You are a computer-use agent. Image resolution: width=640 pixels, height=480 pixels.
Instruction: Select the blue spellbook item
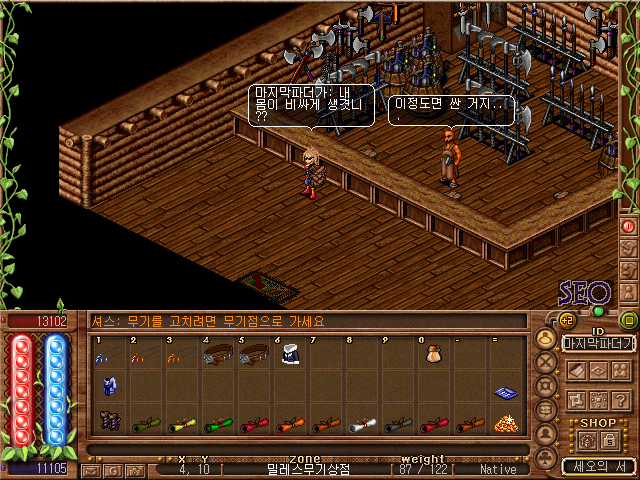tap(504, 393)
